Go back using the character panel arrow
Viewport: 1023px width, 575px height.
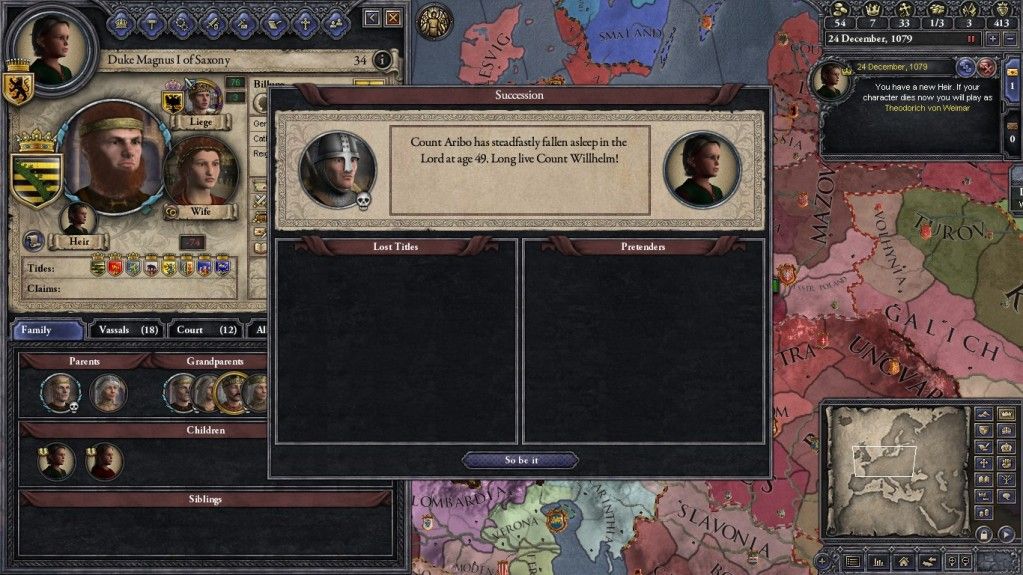[x=372, y=17]
